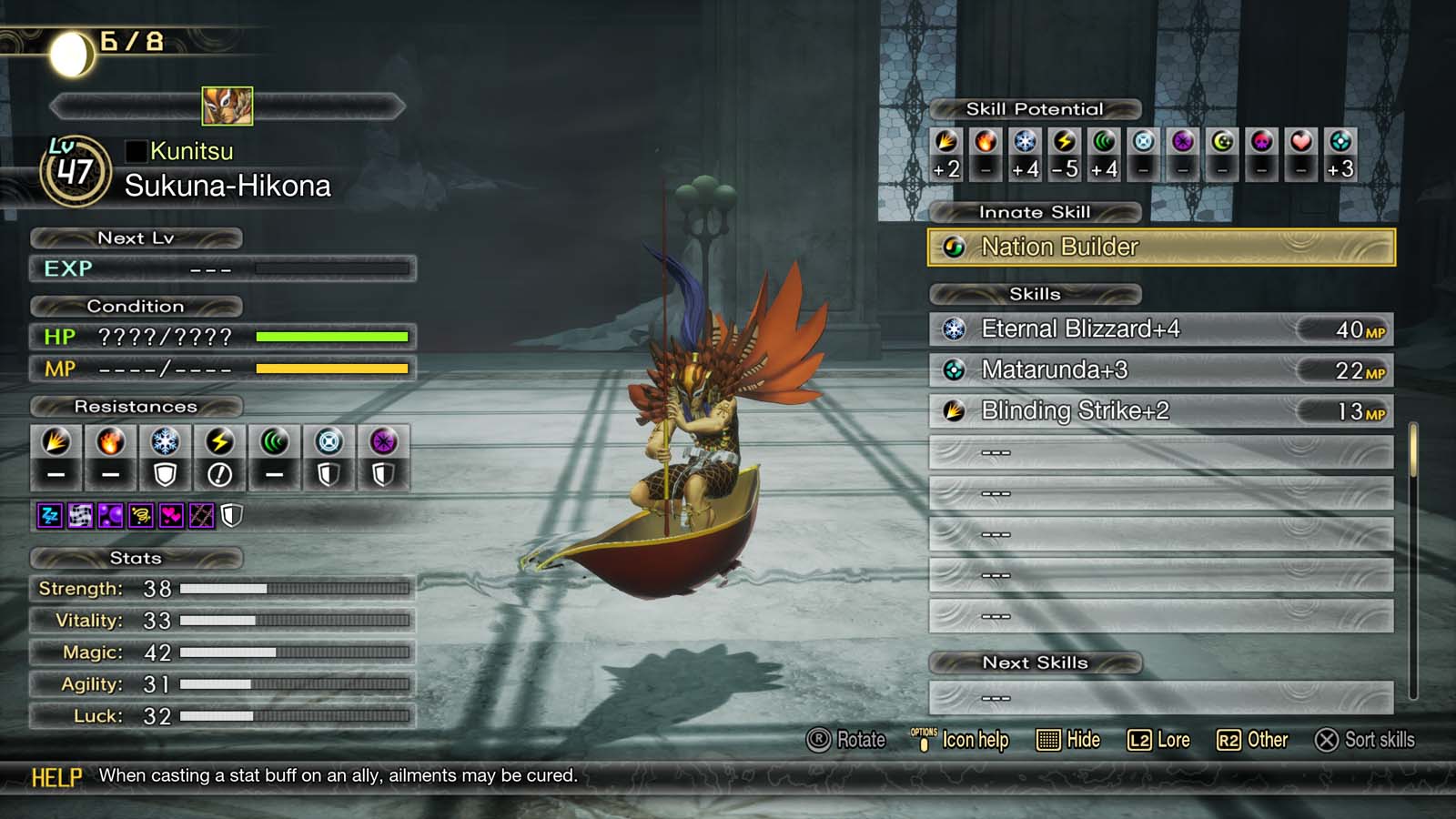1456x819 pixels.
Task: Click the Dark resistance shield marker
Action: [x=383, y=473]
